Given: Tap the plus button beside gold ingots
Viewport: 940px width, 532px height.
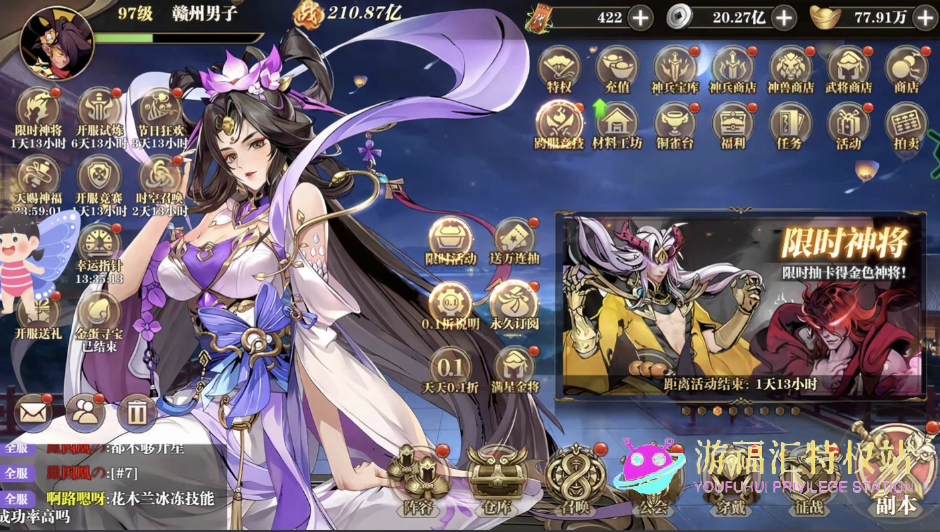Looking at the screenshot, I should click(x=925, y=17).
